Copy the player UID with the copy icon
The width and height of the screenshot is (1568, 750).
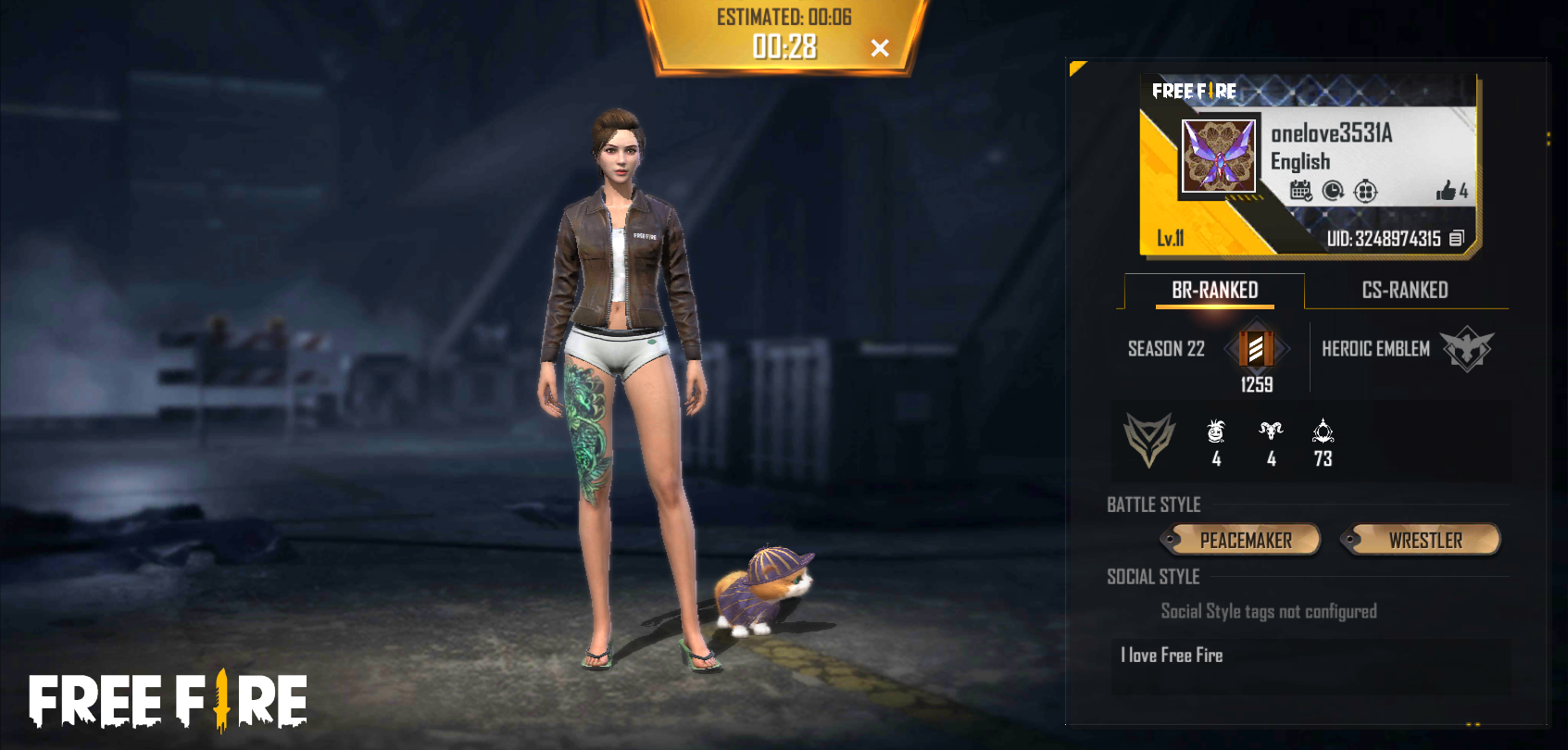point(1456,239)
